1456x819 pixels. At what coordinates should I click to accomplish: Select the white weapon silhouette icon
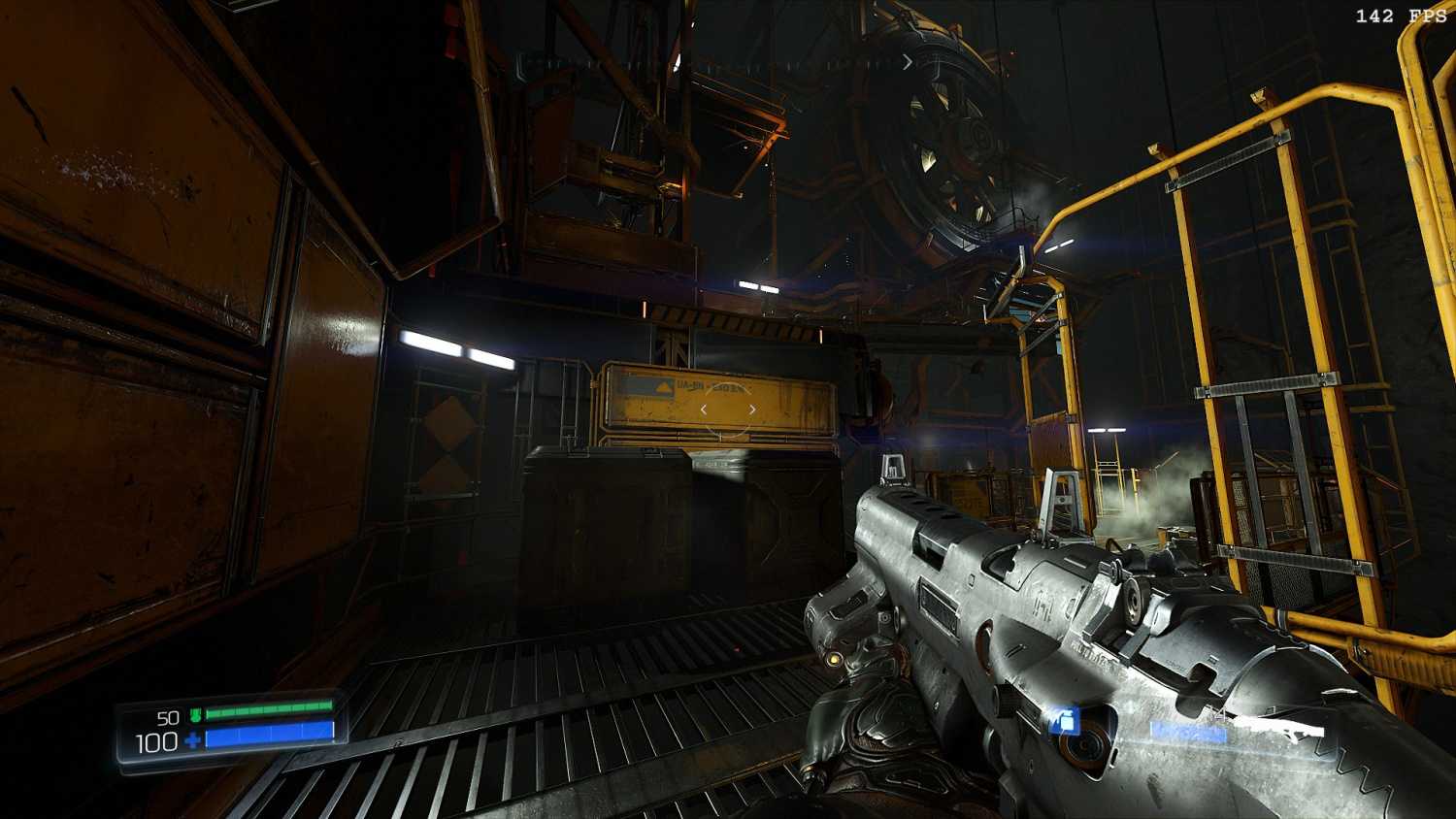click(x=1281, y=729)
